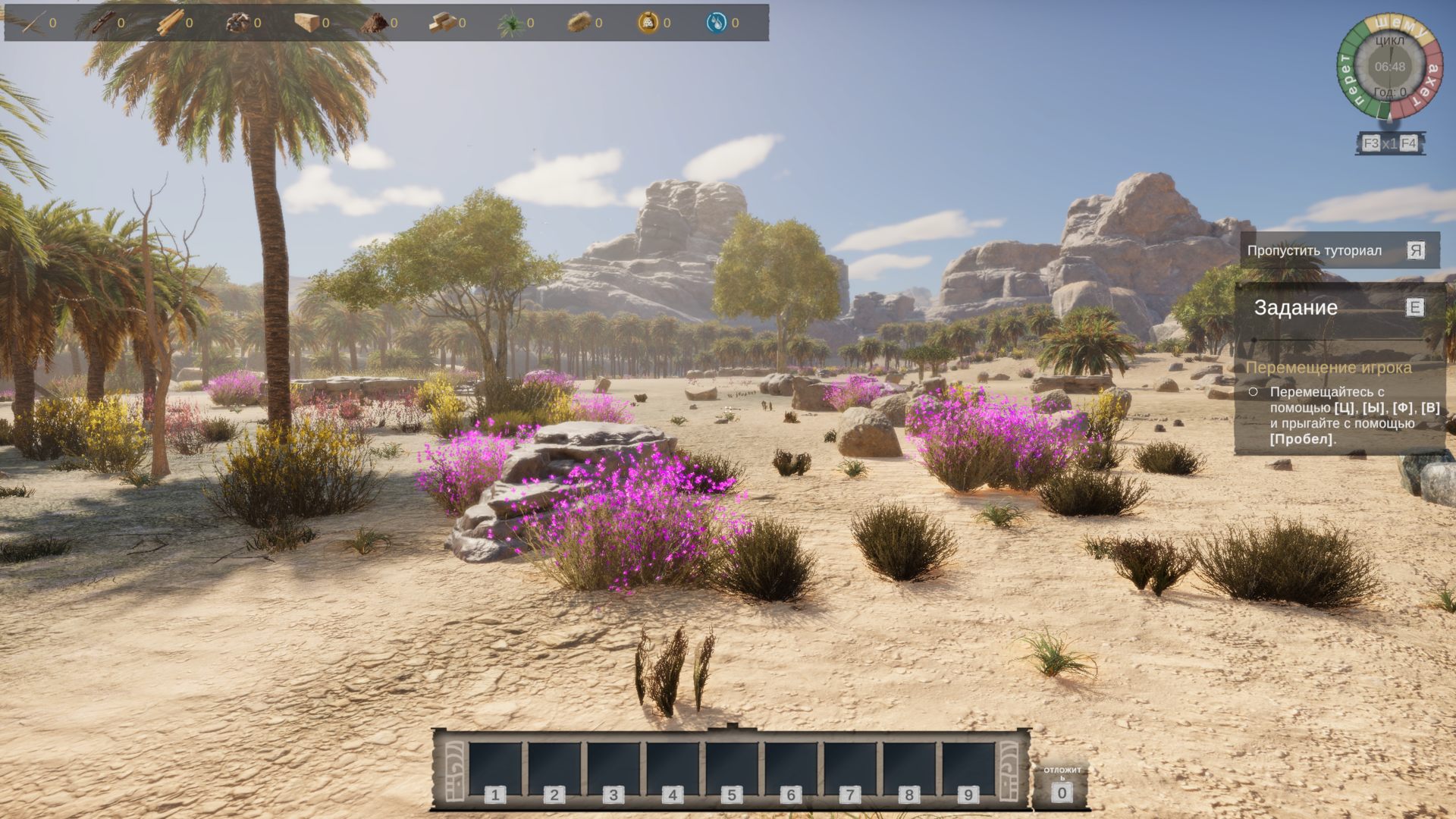Click the green reed plant resource icon

[510, 23]
